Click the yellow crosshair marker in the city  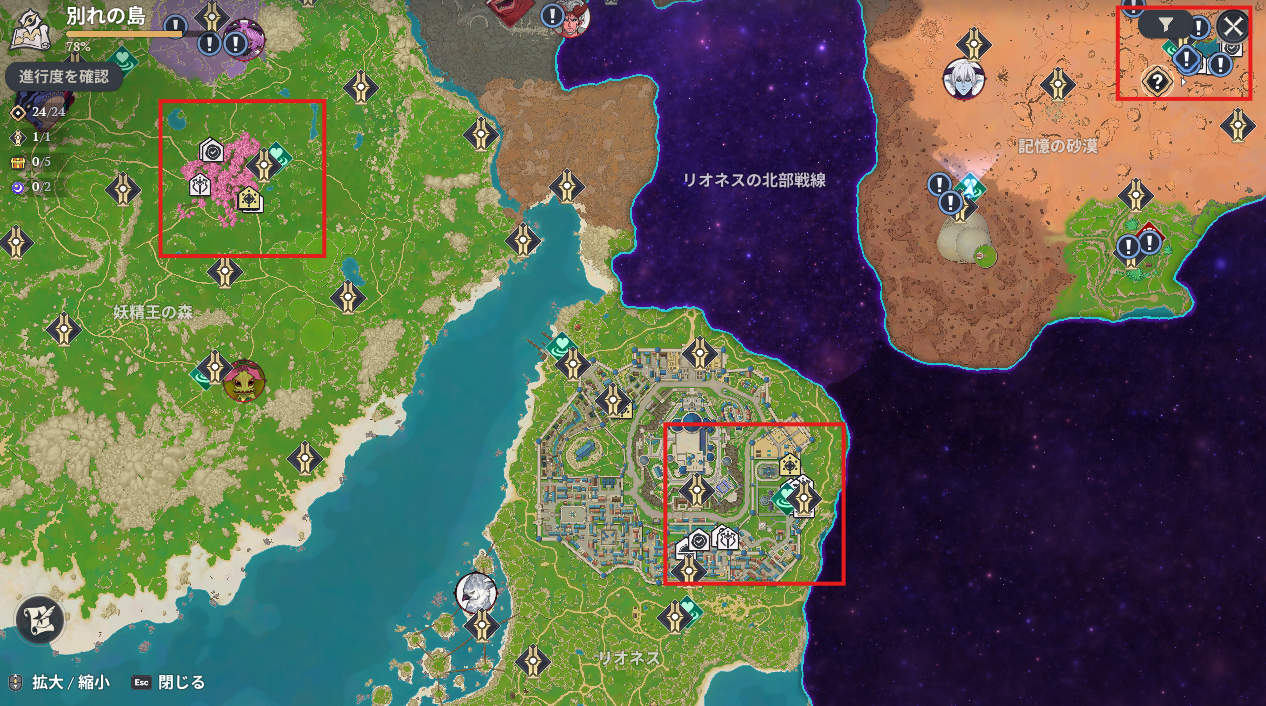tap(790, 465)
